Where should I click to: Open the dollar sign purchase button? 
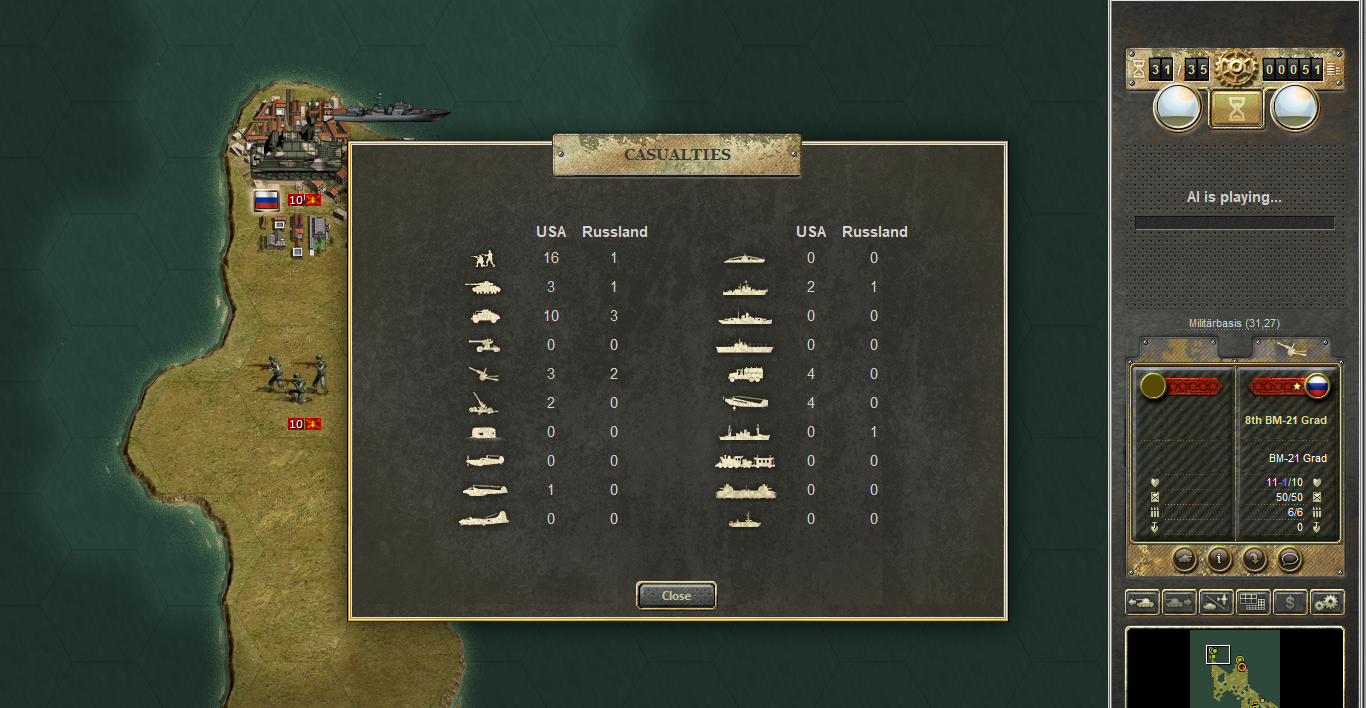tap(1290, 602)
